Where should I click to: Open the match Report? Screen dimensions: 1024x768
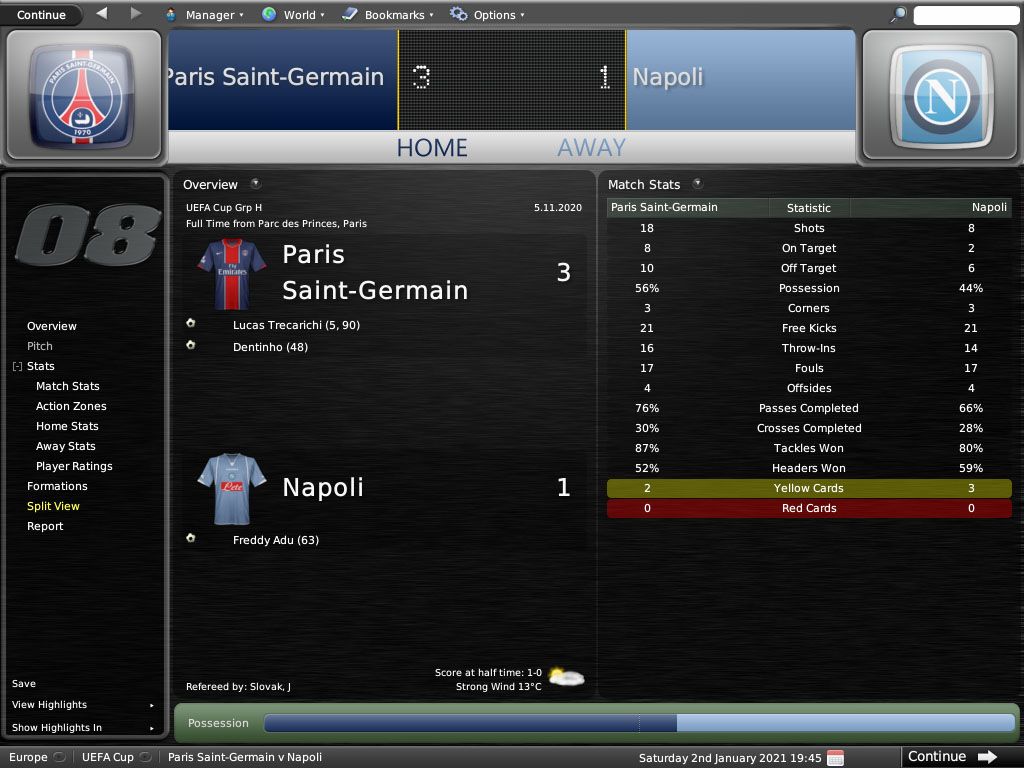click(45, 526)
